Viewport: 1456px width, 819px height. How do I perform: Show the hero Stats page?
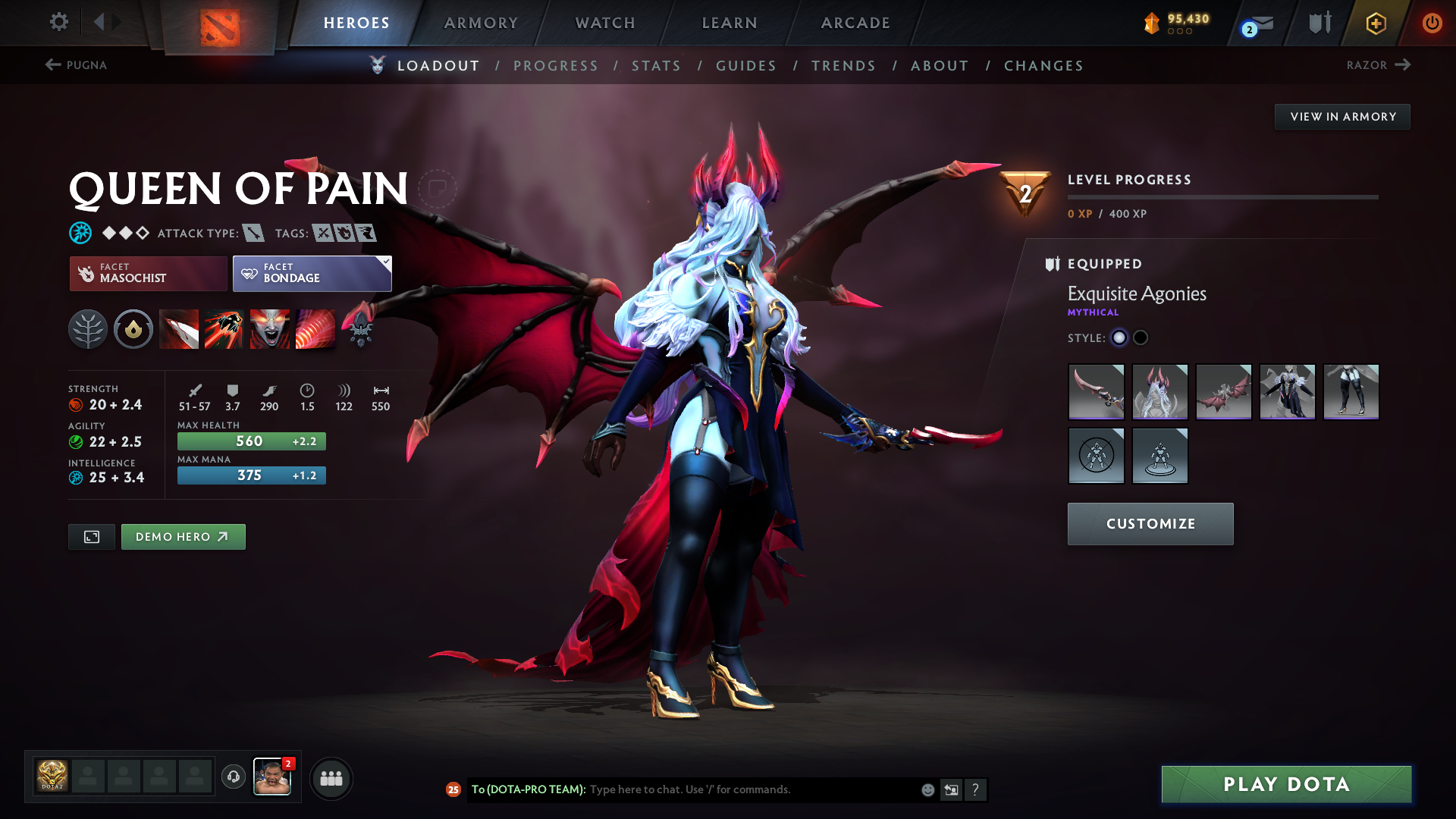pos(656,66)
